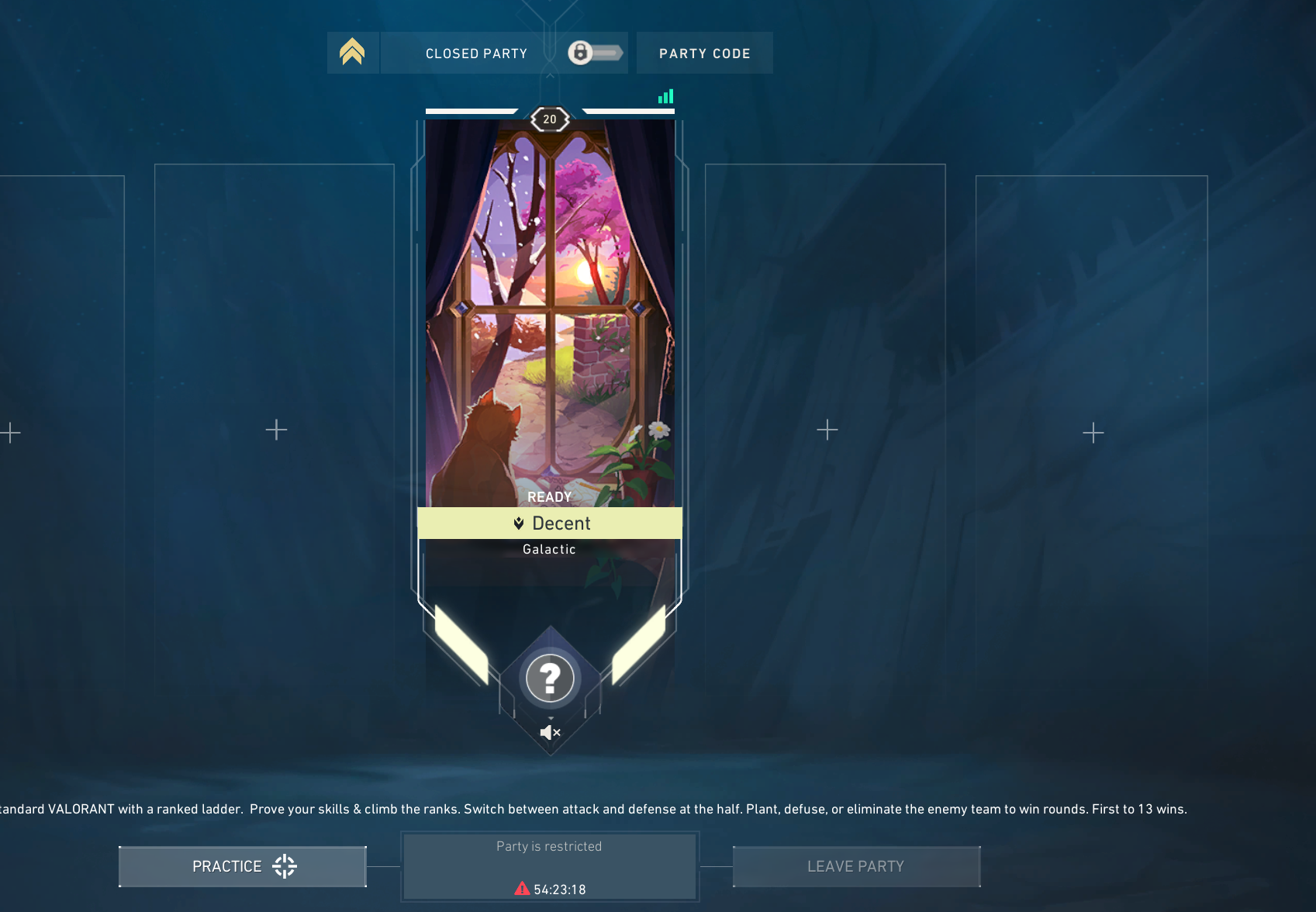
Task: Select the cat player card artwork
Action: point(550,310)
